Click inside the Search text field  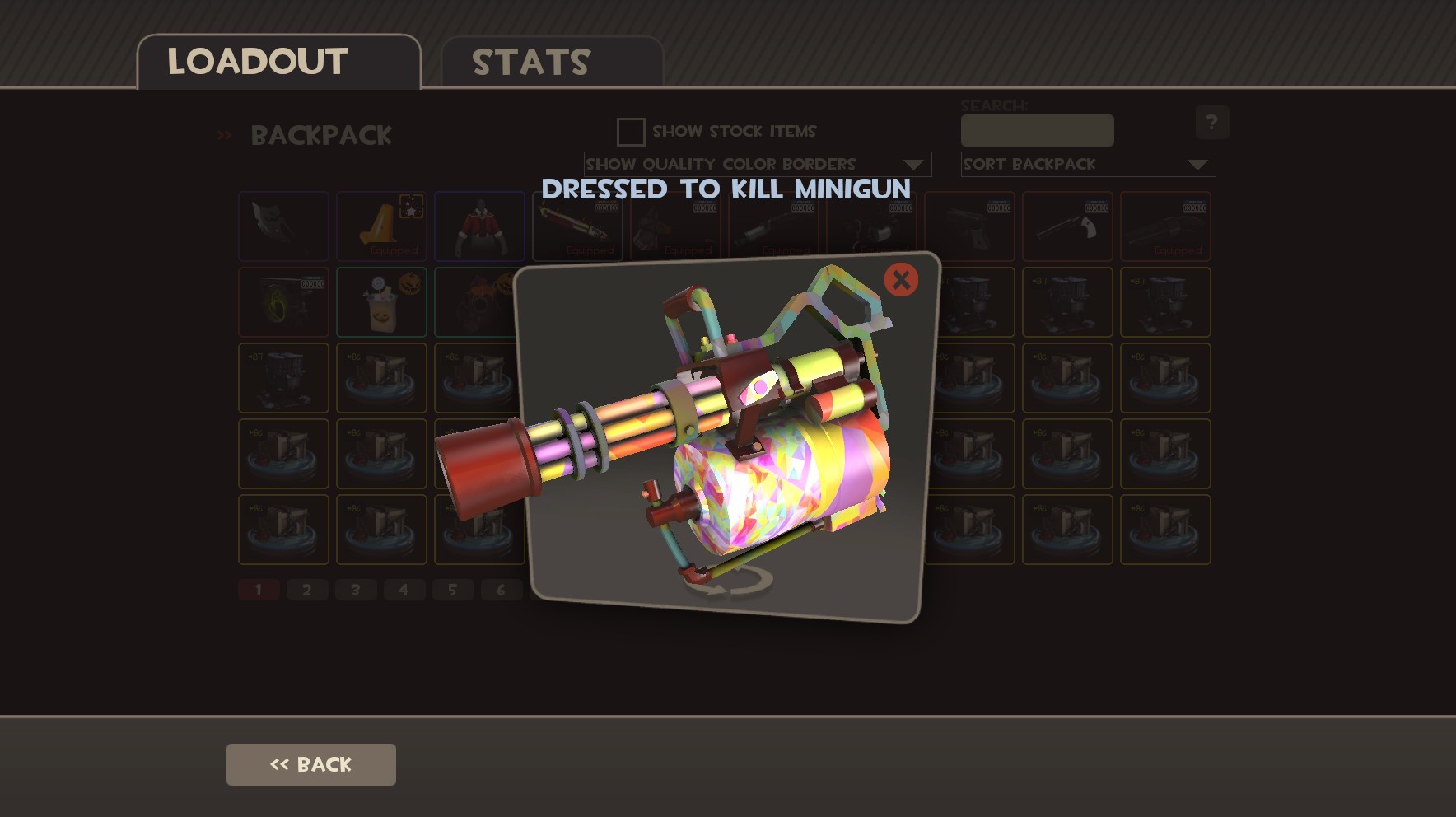(1037, 129)
